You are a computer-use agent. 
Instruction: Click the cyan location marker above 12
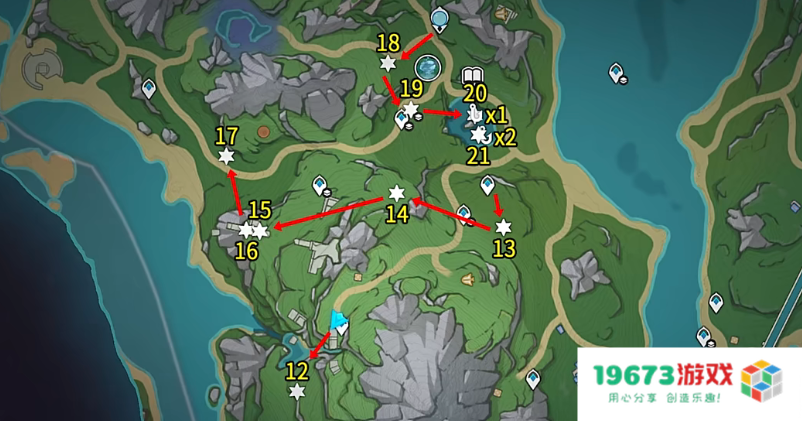[338, 322]
